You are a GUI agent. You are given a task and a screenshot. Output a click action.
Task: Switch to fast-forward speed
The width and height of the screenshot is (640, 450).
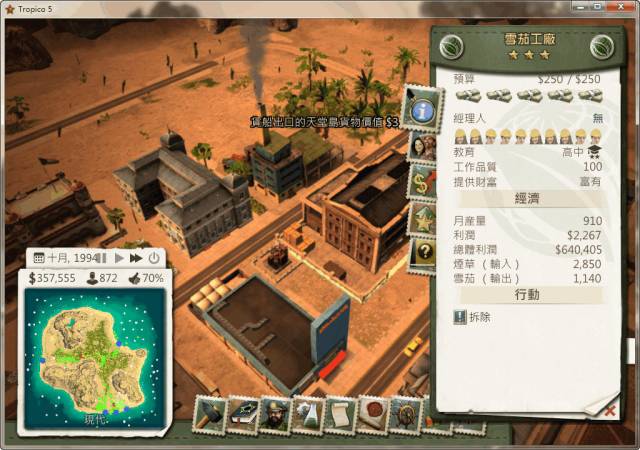[136, 258]
